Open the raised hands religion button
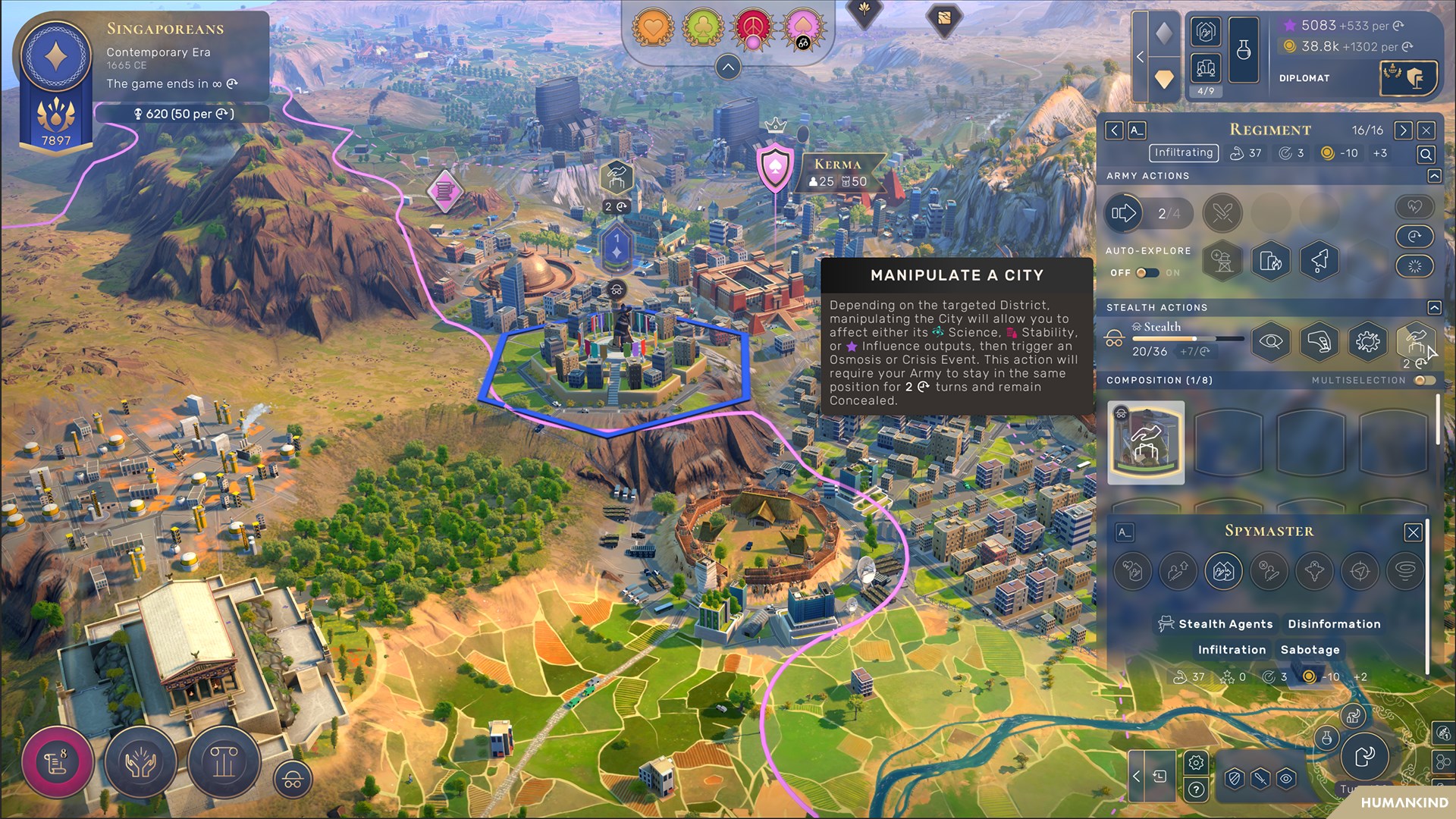This screenshot has height=819, width=1456. point(140,761)
